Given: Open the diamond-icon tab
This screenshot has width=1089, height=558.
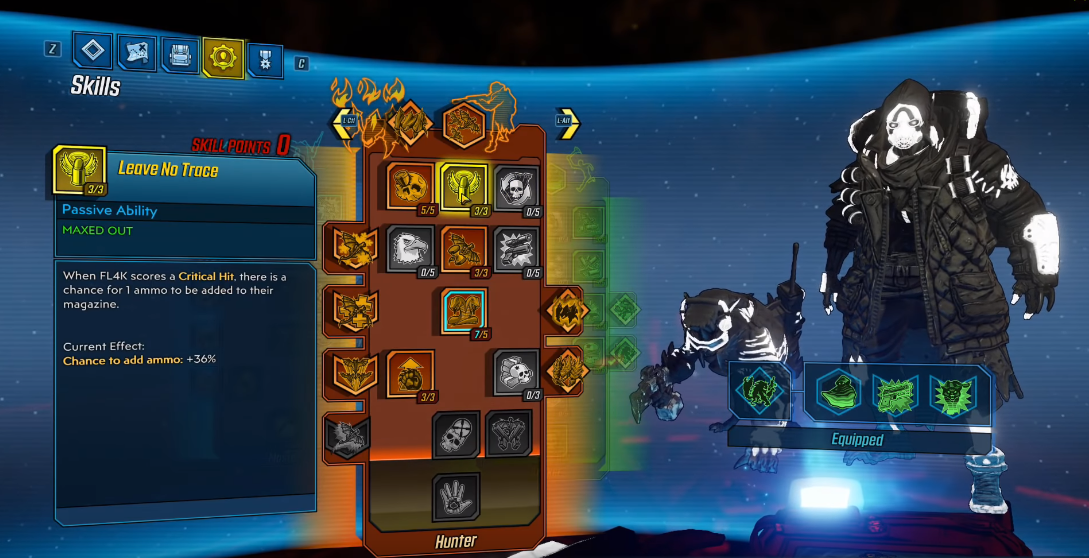Looking at the screenshot, I should pos(93,52).
